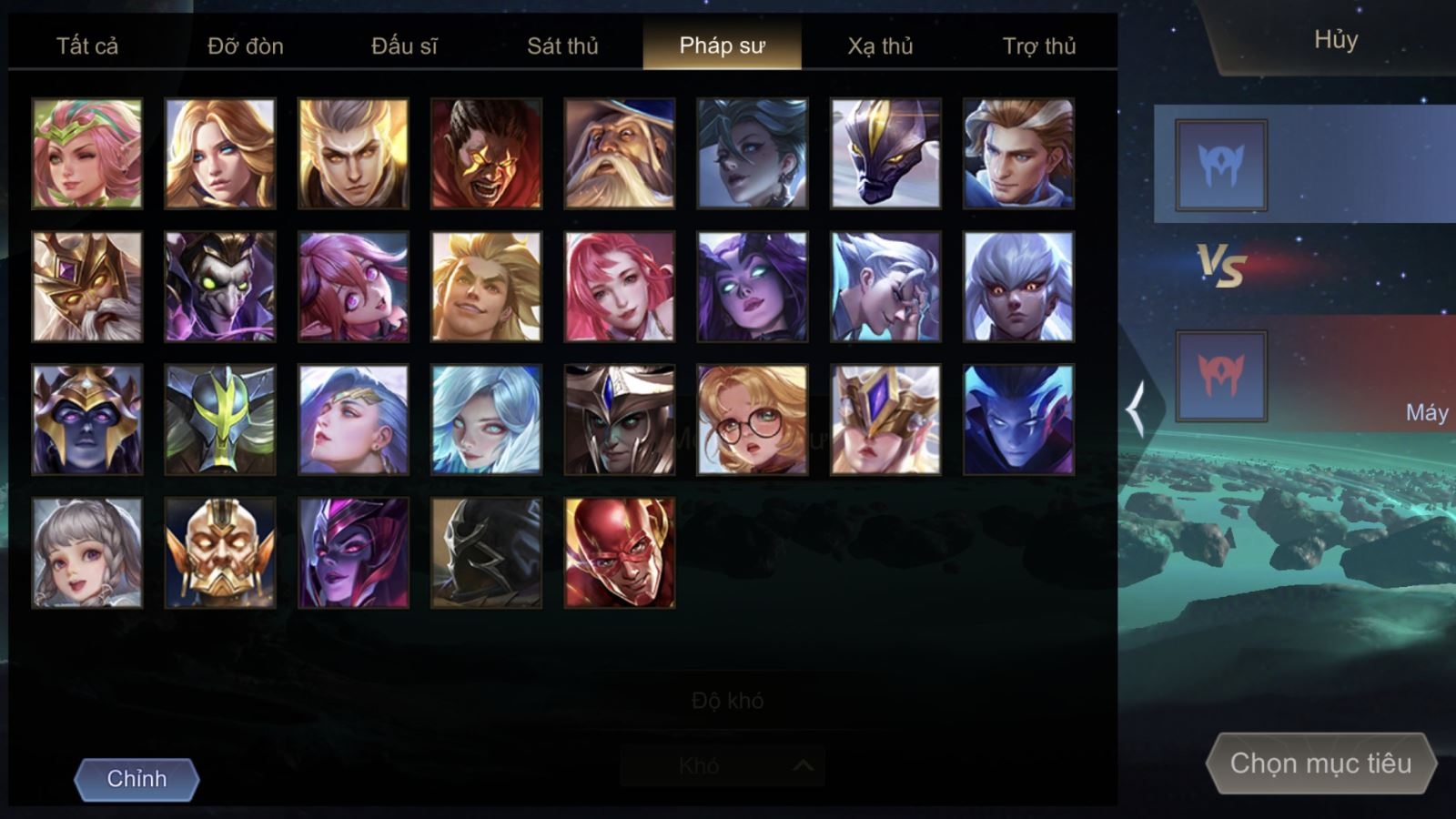1456x819 pixels.
Task: Select the Đấu sĩ tab
Action: [x=404, y=45]
